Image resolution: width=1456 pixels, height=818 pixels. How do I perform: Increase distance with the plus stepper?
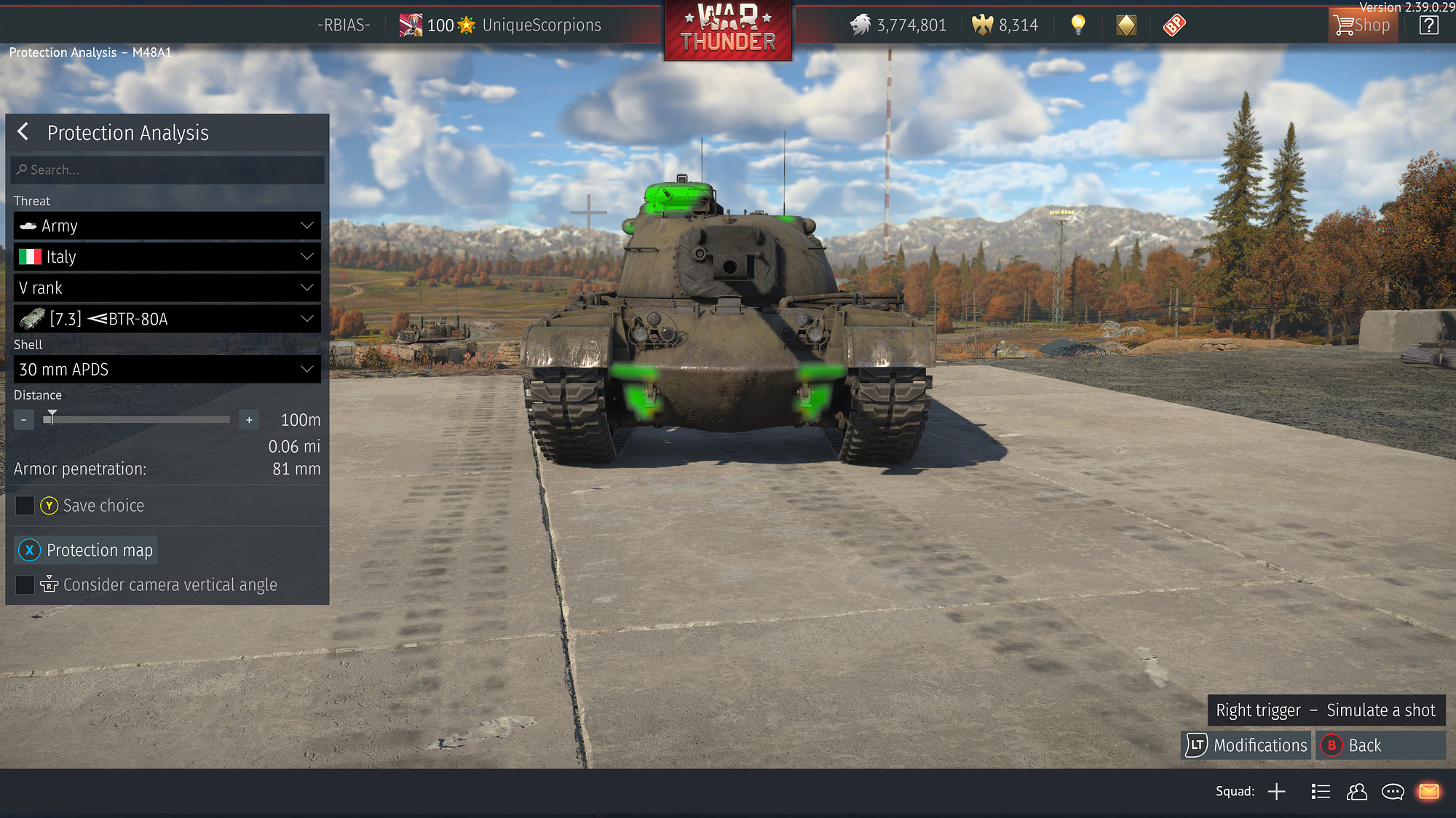point(248,420)
